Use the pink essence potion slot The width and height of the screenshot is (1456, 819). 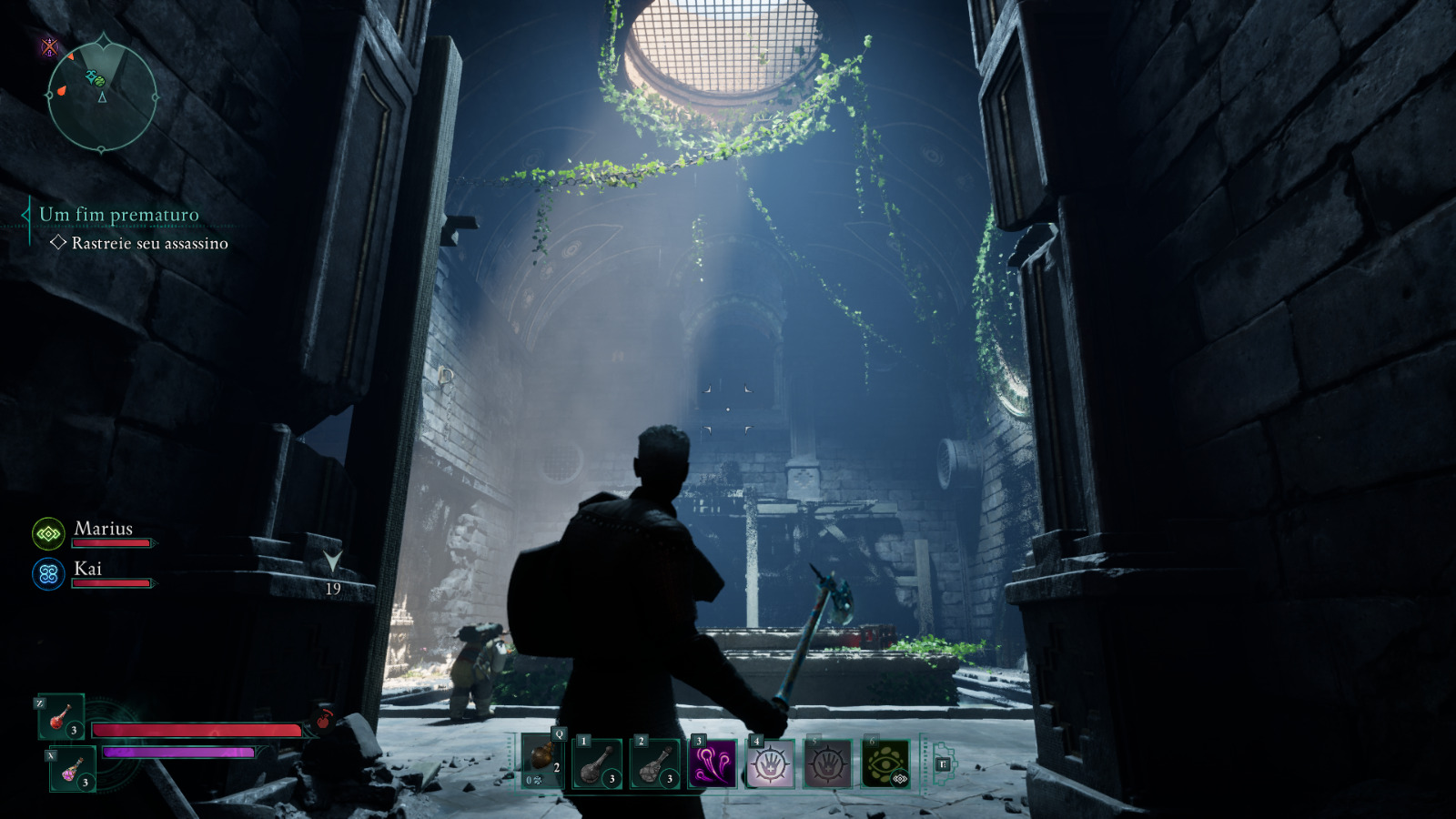pyautogui.click(x=73, y=769)
